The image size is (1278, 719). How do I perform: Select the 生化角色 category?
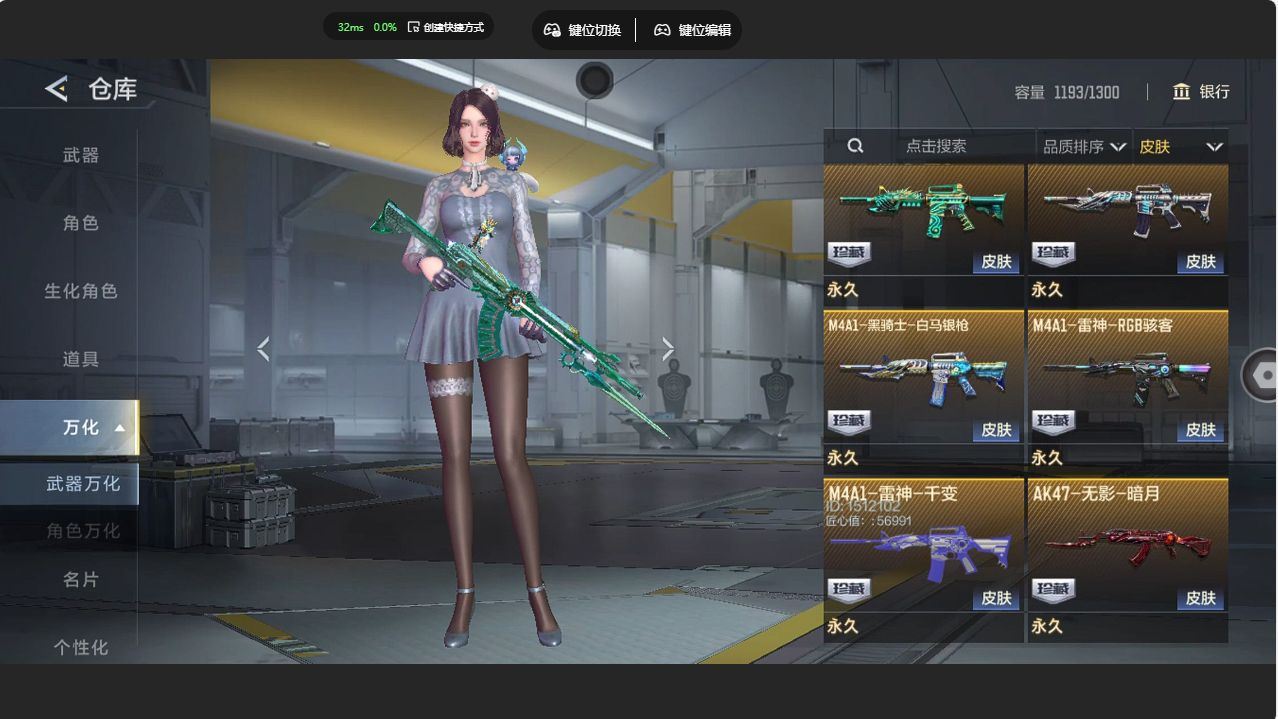(81, 291)
